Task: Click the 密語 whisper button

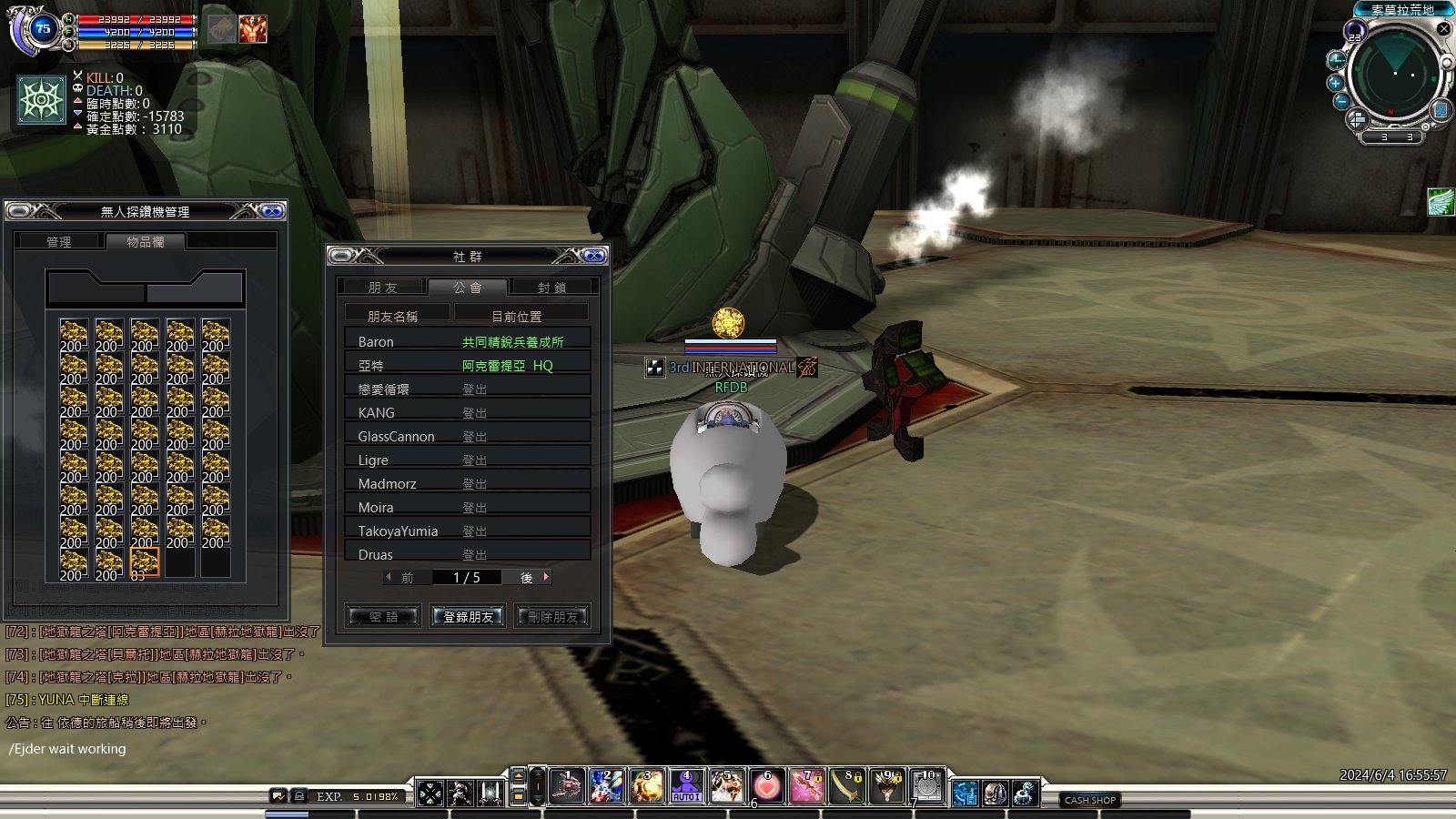Action: [x=383, y=617]
